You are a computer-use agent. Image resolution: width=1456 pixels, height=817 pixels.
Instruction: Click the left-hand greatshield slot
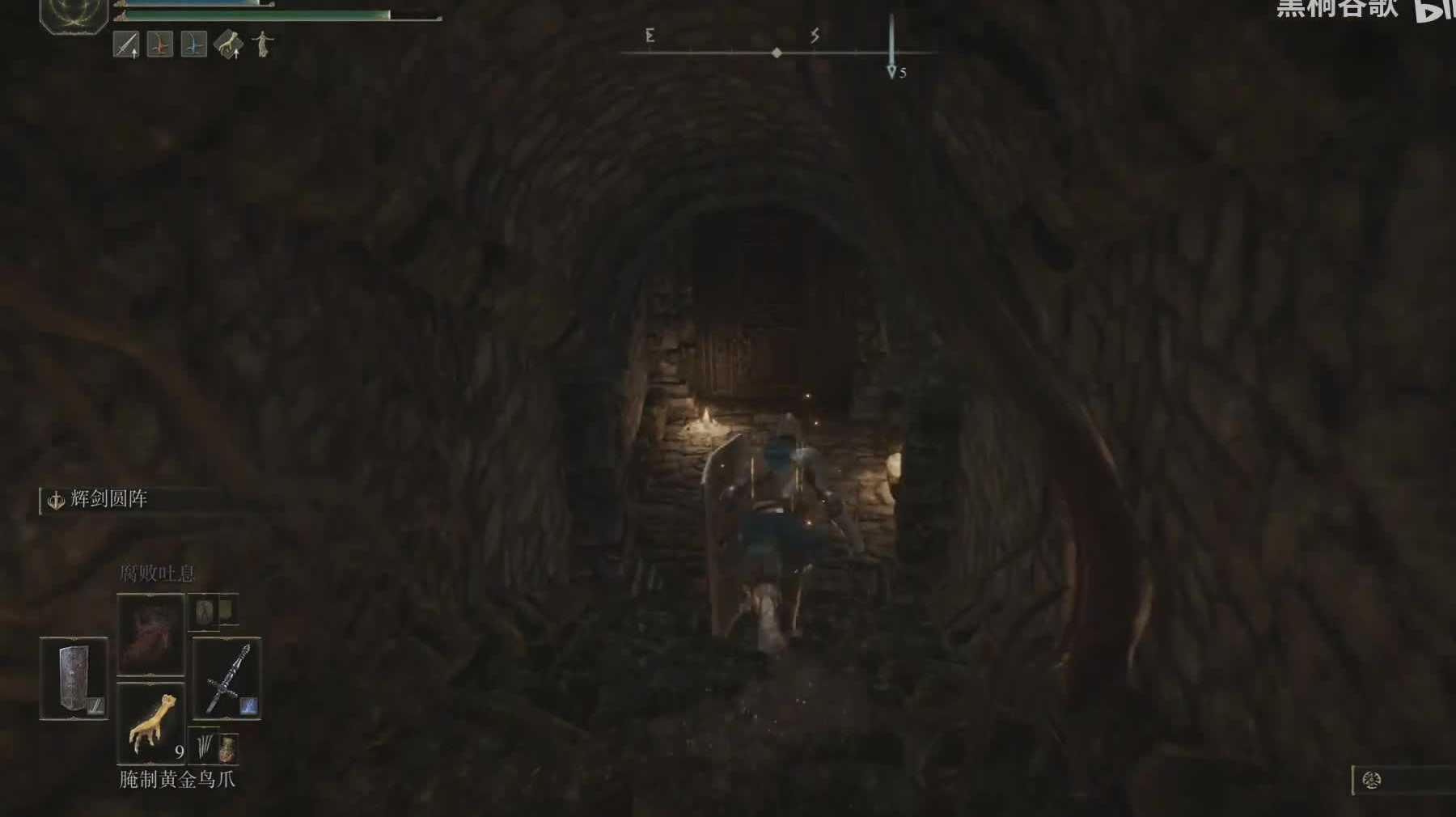[74, 678]
